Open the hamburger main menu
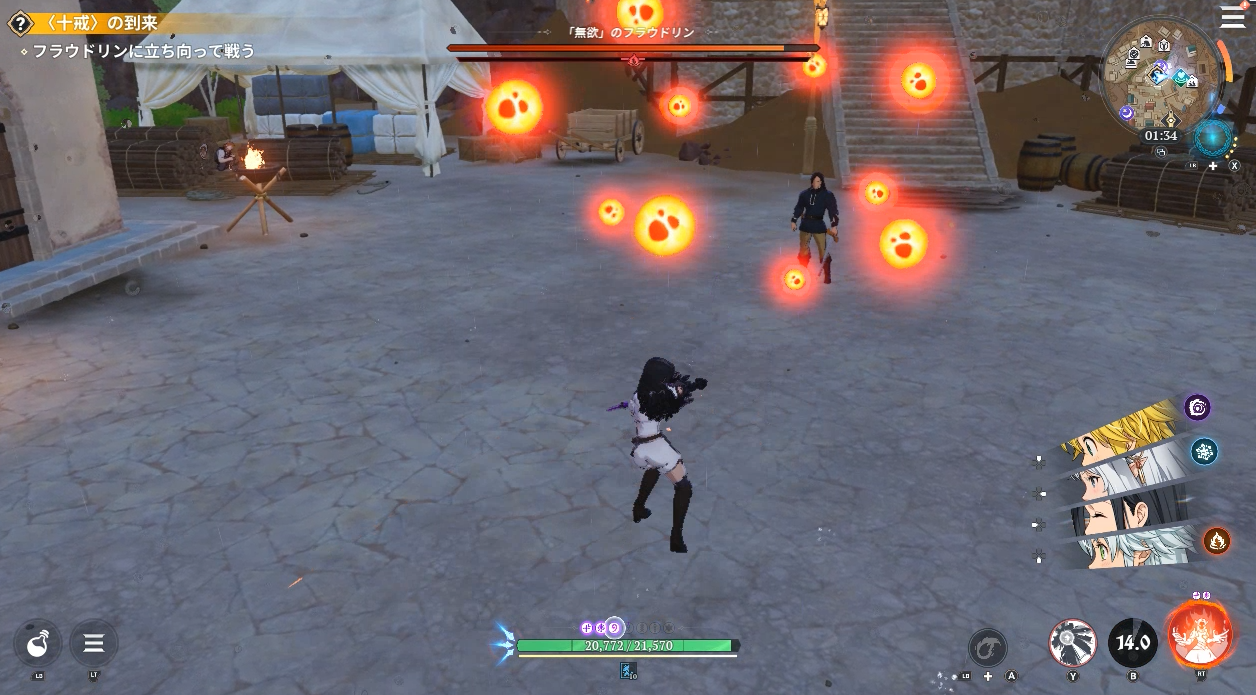The width and height of the screenshot is (1256, 695). pyautogui.click(x=1233, y=17)
